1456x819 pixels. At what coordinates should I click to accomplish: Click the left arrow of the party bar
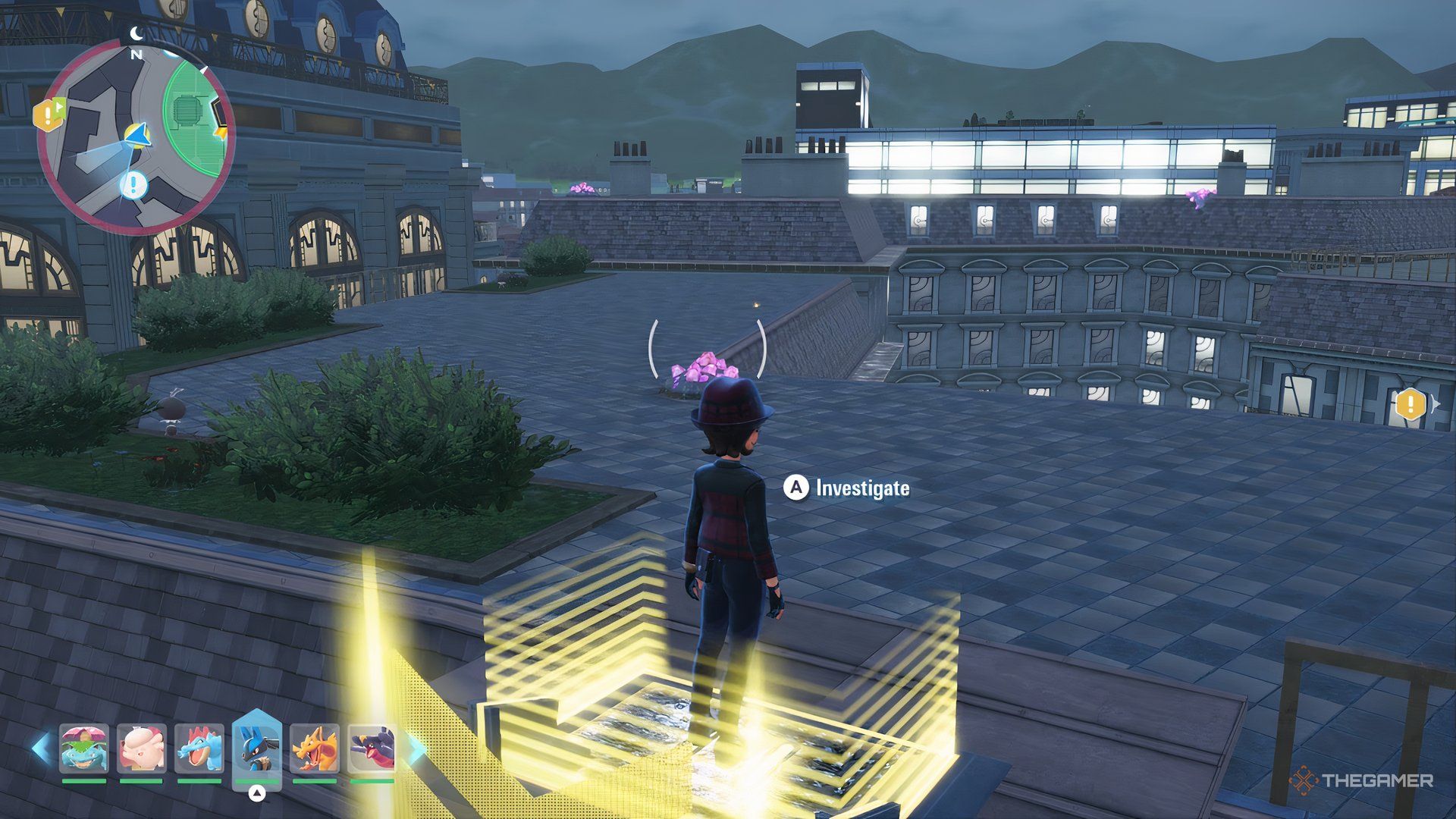[41, 748]
